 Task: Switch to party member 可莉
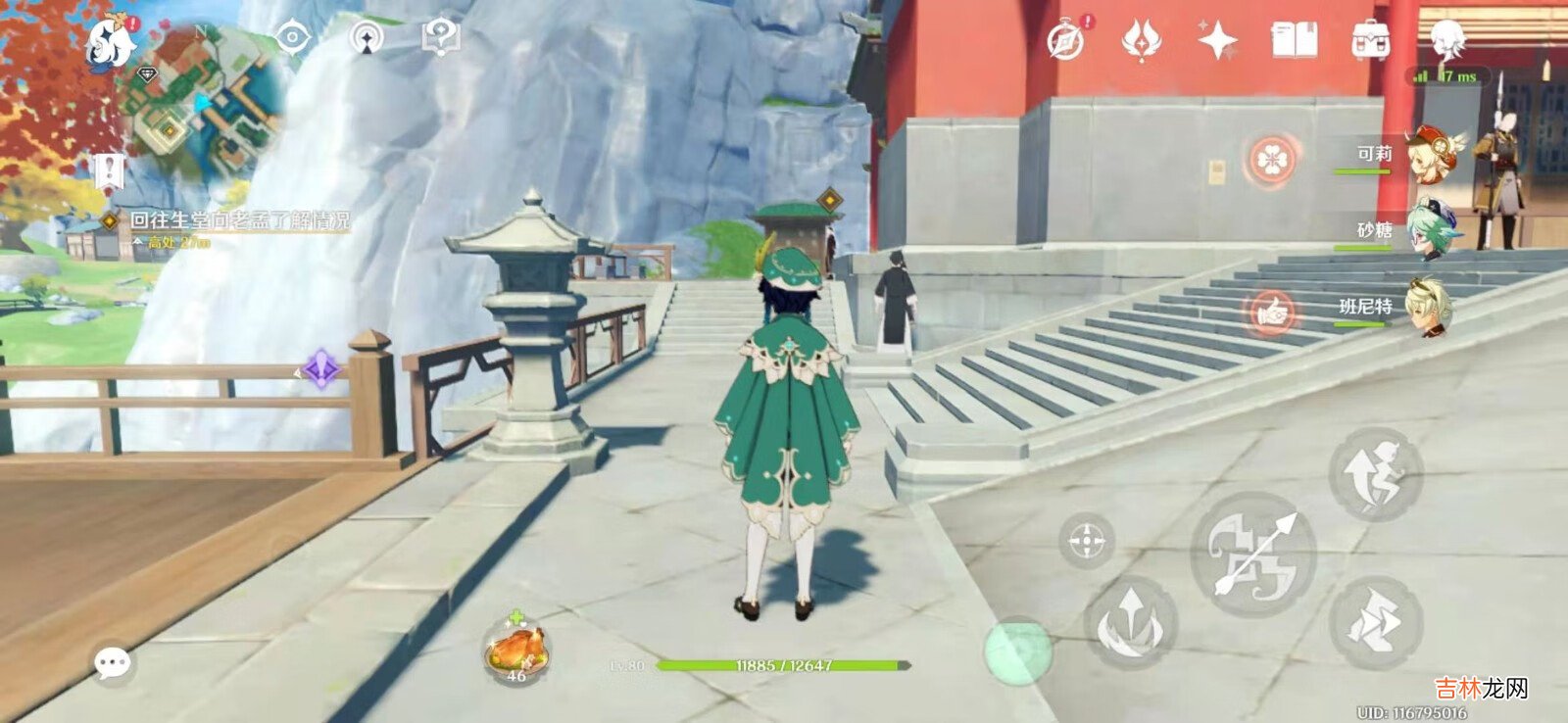point(1433,154)
